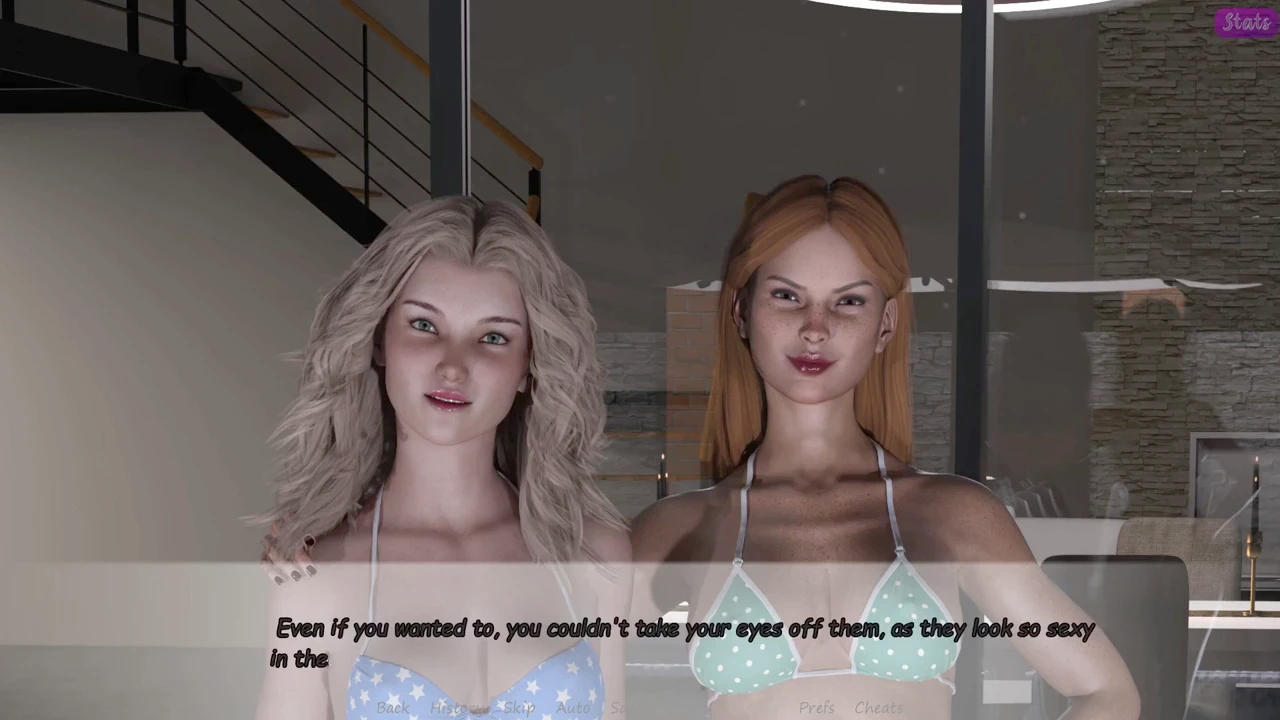The width and height of the screenshot is (1280, 720).
Task: Open the dialogue History log
Action: pos(459,708)
